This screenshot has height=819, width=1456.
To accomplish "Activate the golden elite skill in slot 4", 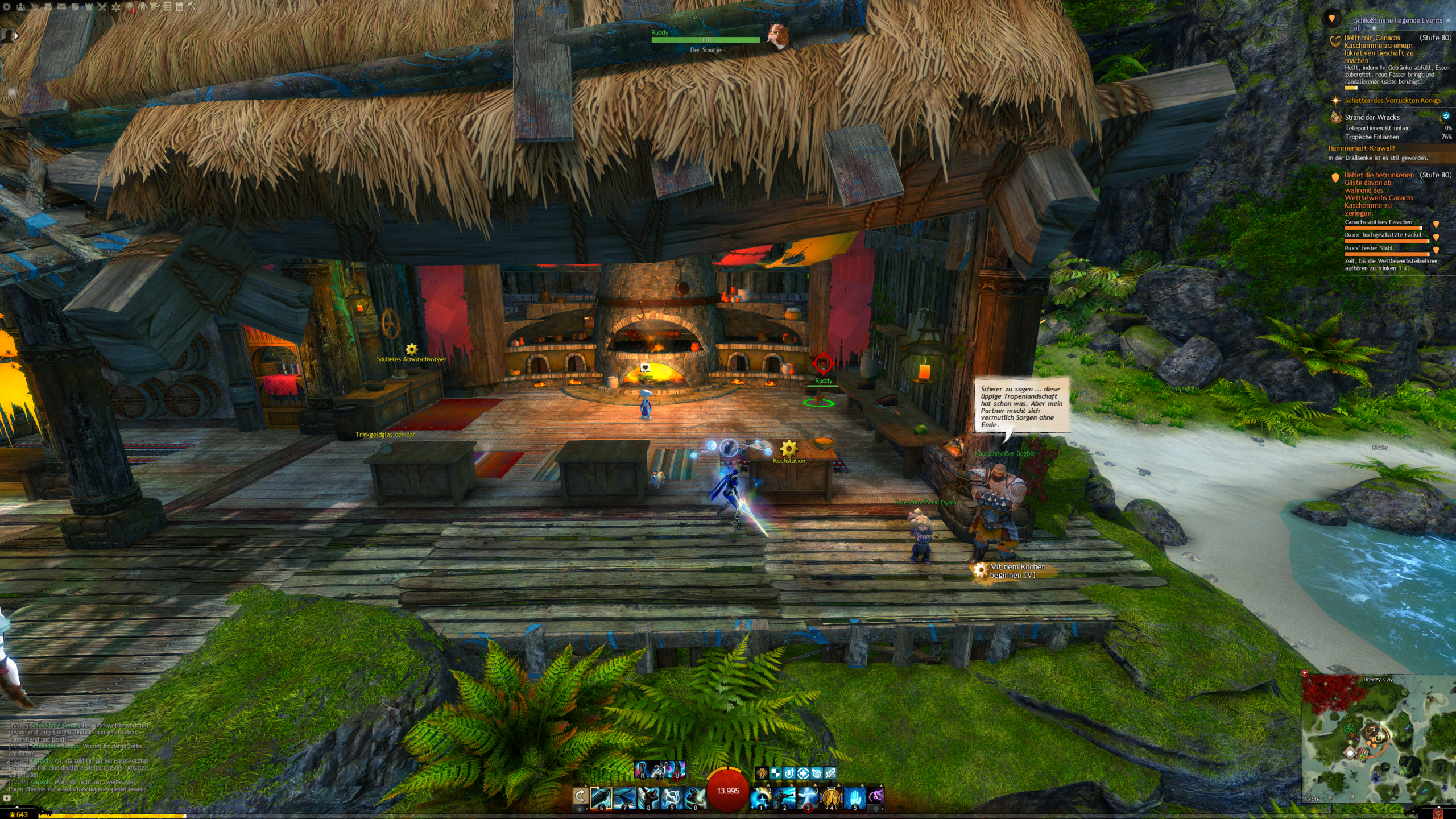I will [831, 797].
